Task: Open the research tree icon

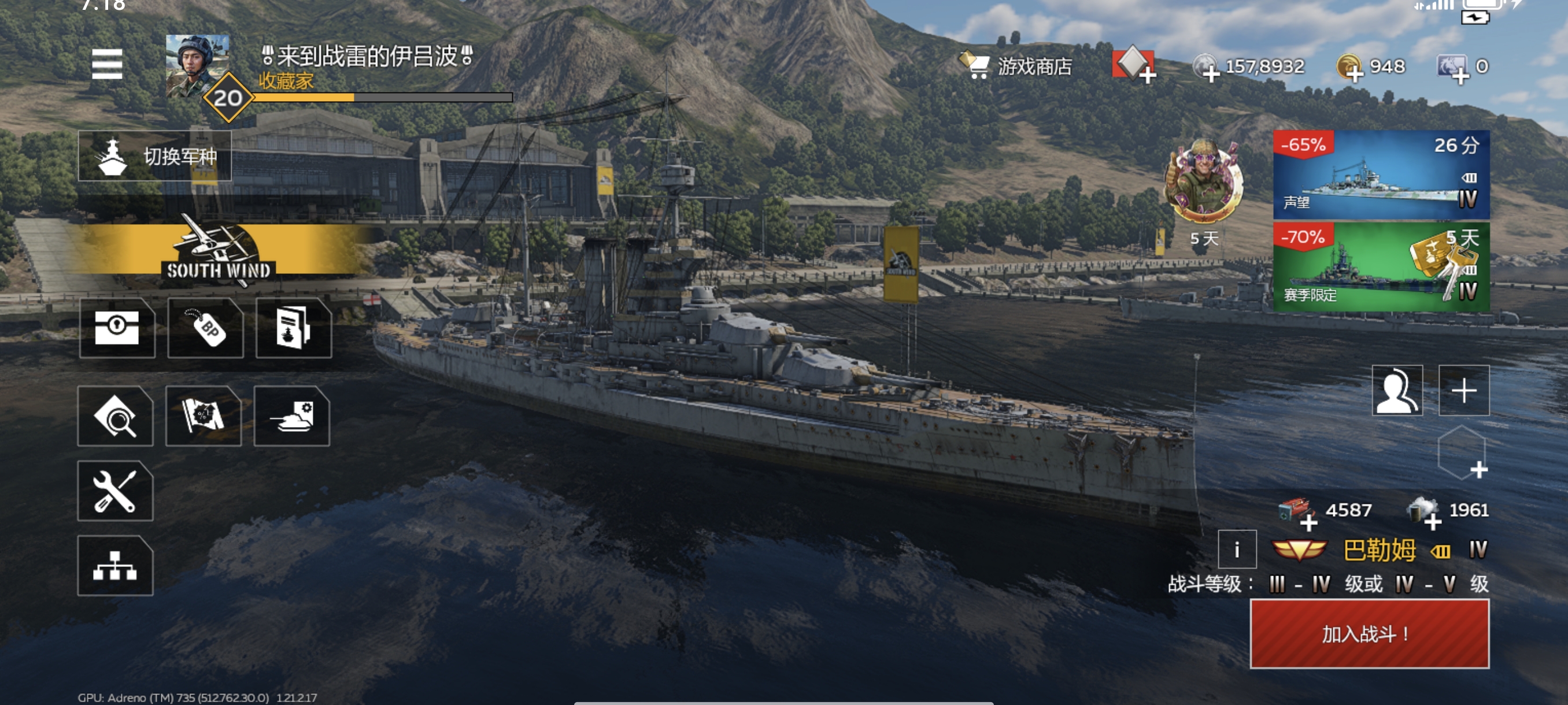Action: coord(115,566)
